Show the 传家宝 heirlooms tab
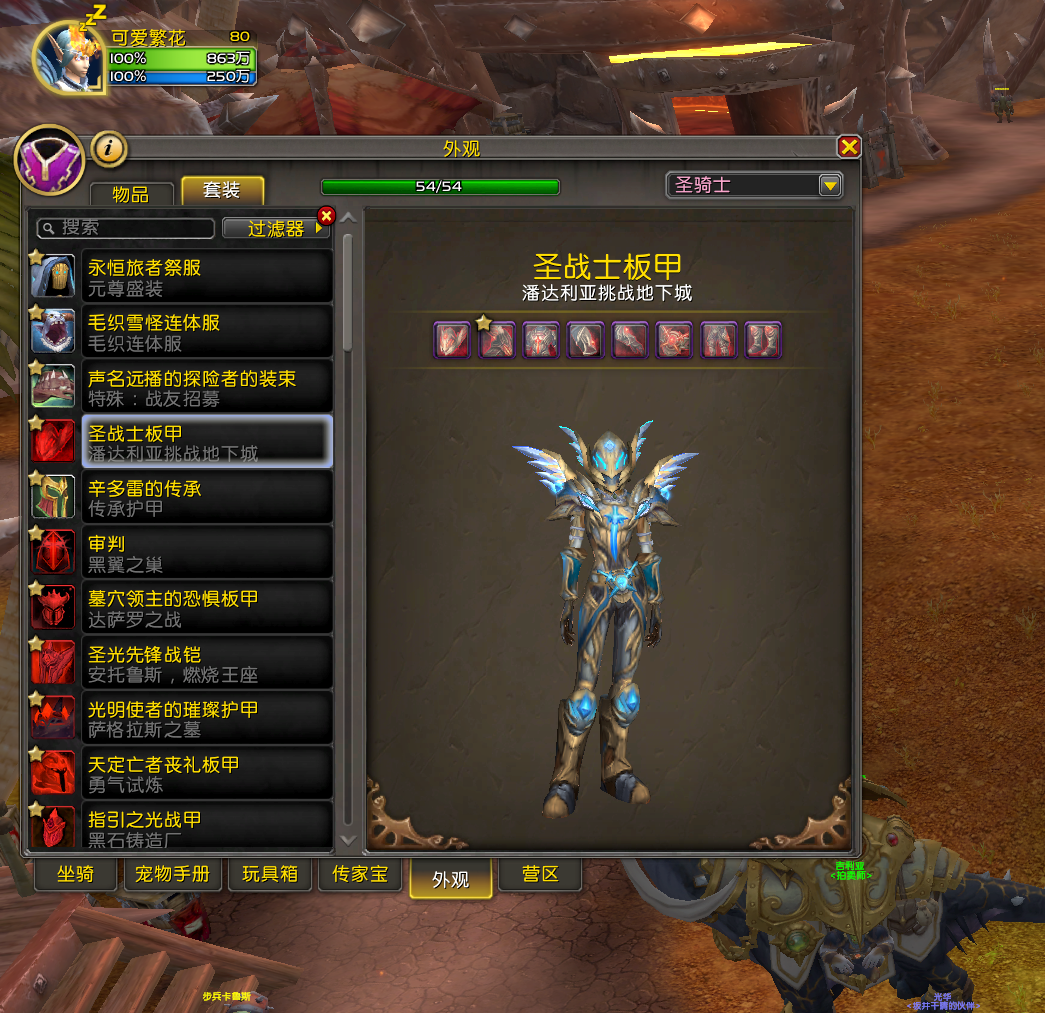Image resolution: width=1045 pixels, height=1013 pixels. pyautogui.click(x=360, y=874)
